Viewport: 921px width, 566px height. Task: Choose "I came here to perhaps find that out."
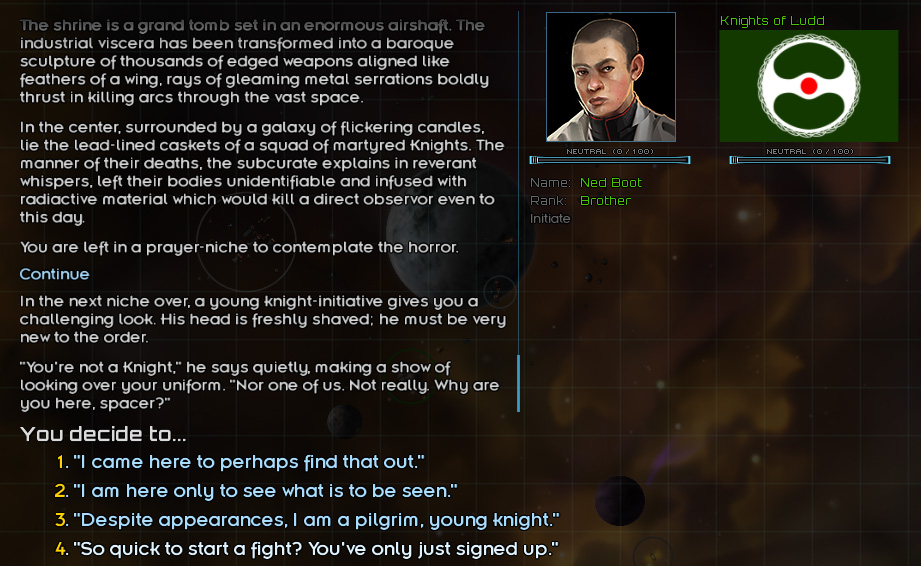click(x=249, y=462)
